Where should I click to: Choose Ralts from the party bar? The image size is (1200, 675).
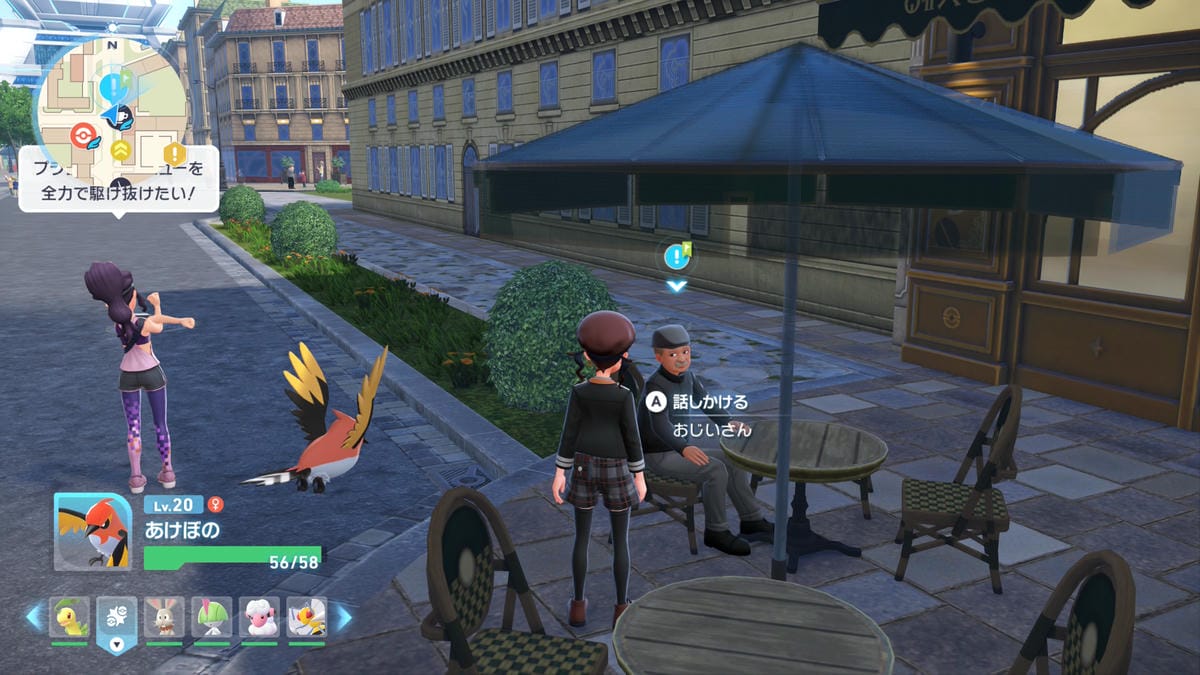(x=212, y=618)
